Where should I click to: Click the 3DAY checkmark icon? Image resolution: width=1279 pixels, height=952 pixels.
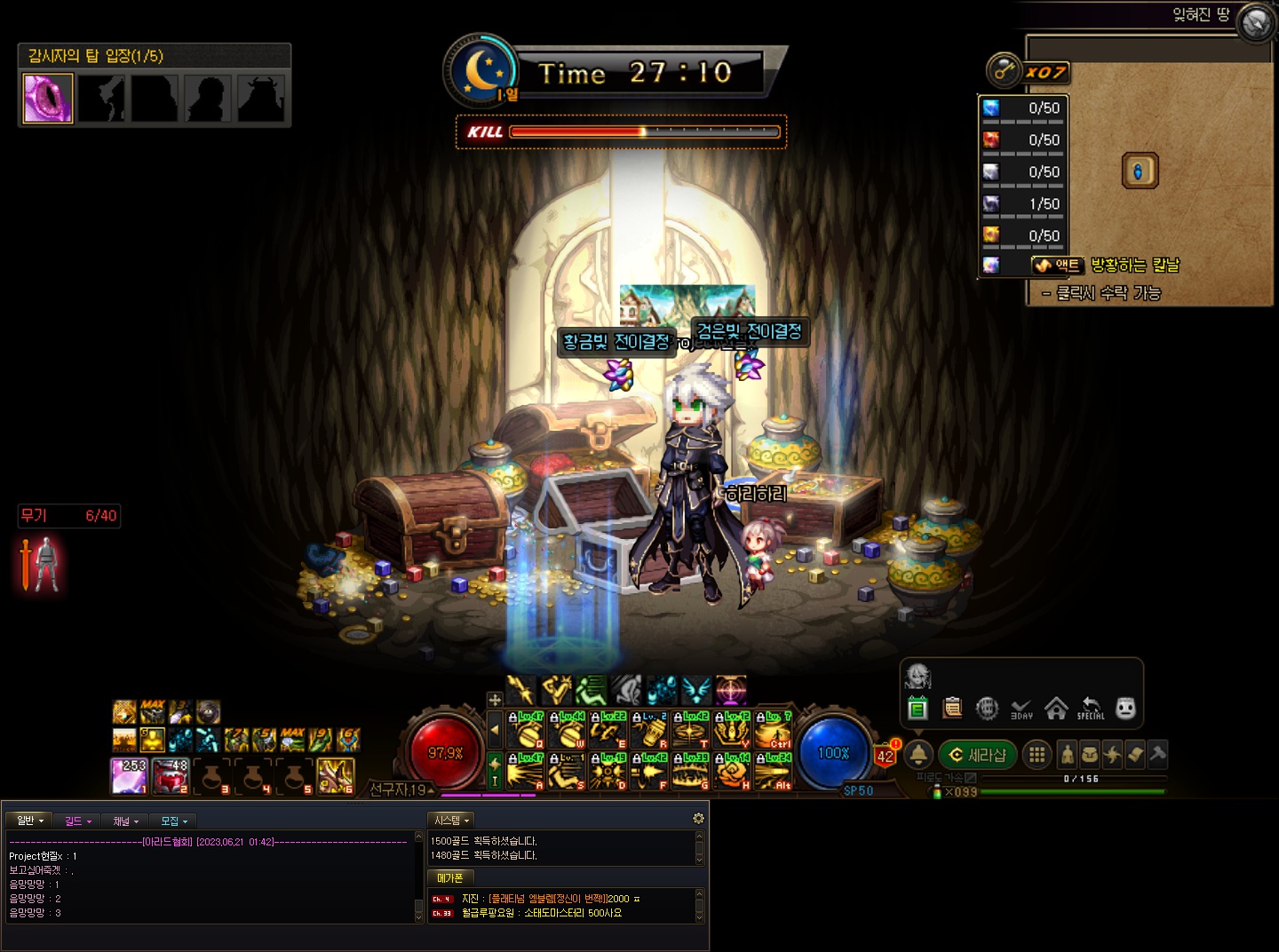(1021, 708)
